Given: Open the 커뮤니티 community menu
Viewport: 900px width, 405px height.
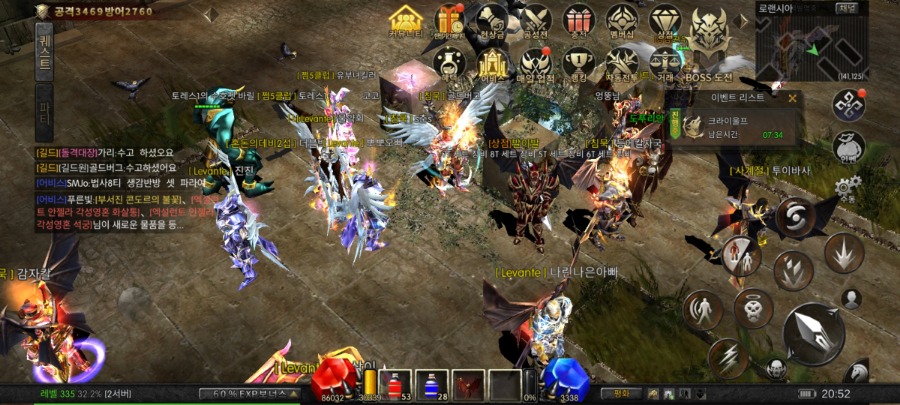Looking at the screenshot, I should coord(405,22).
